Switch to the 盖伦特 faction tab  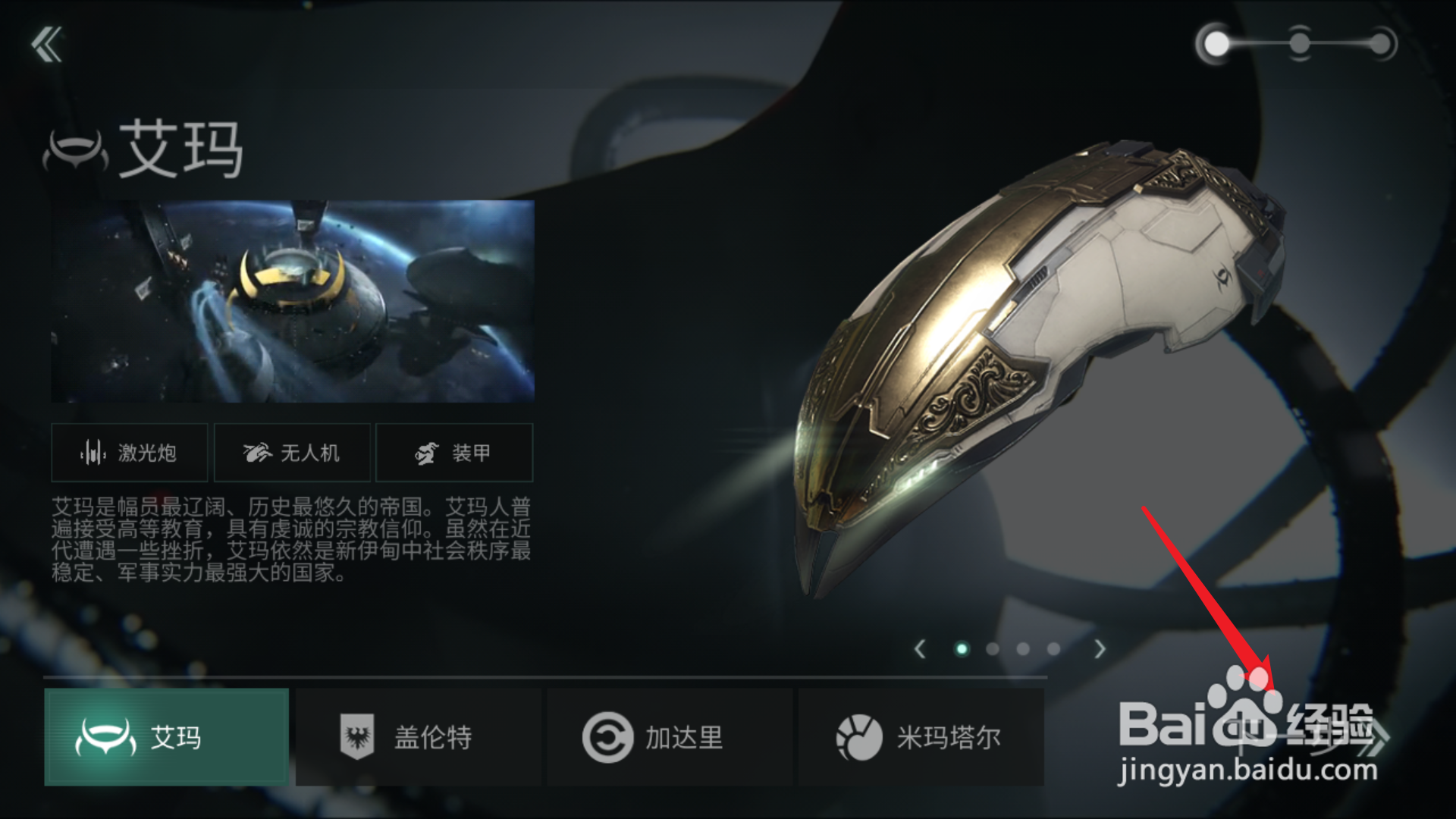pyautogui.click(x=417, y=734)
